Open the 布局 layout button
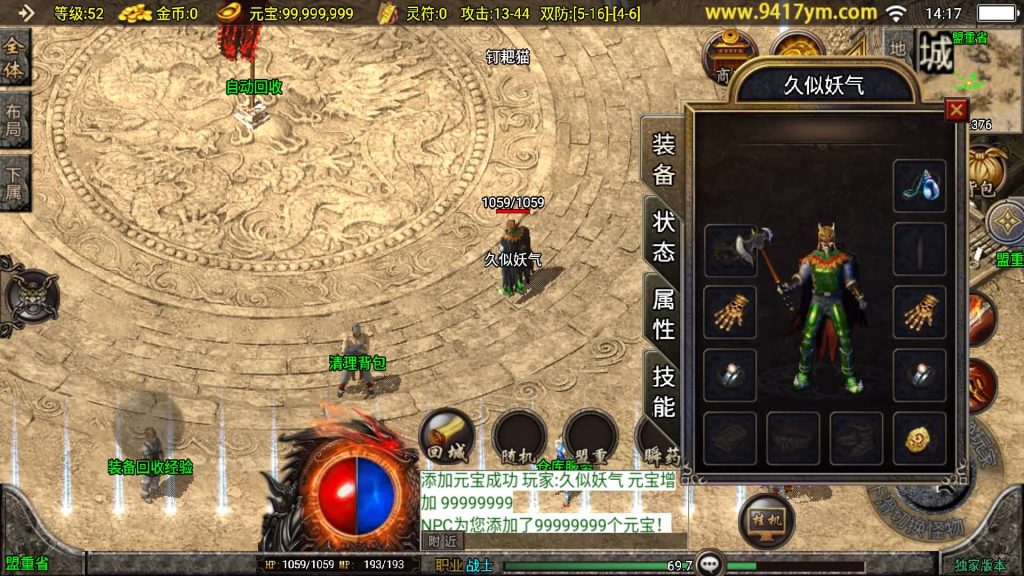The image size is (1024, 576). [x=15, y=122]
